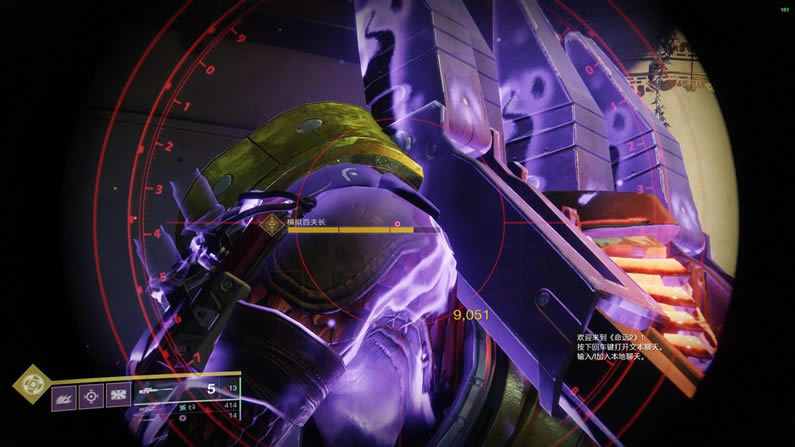
Task: Select the melee ability icon with streaks
Action: pos(64,397)
